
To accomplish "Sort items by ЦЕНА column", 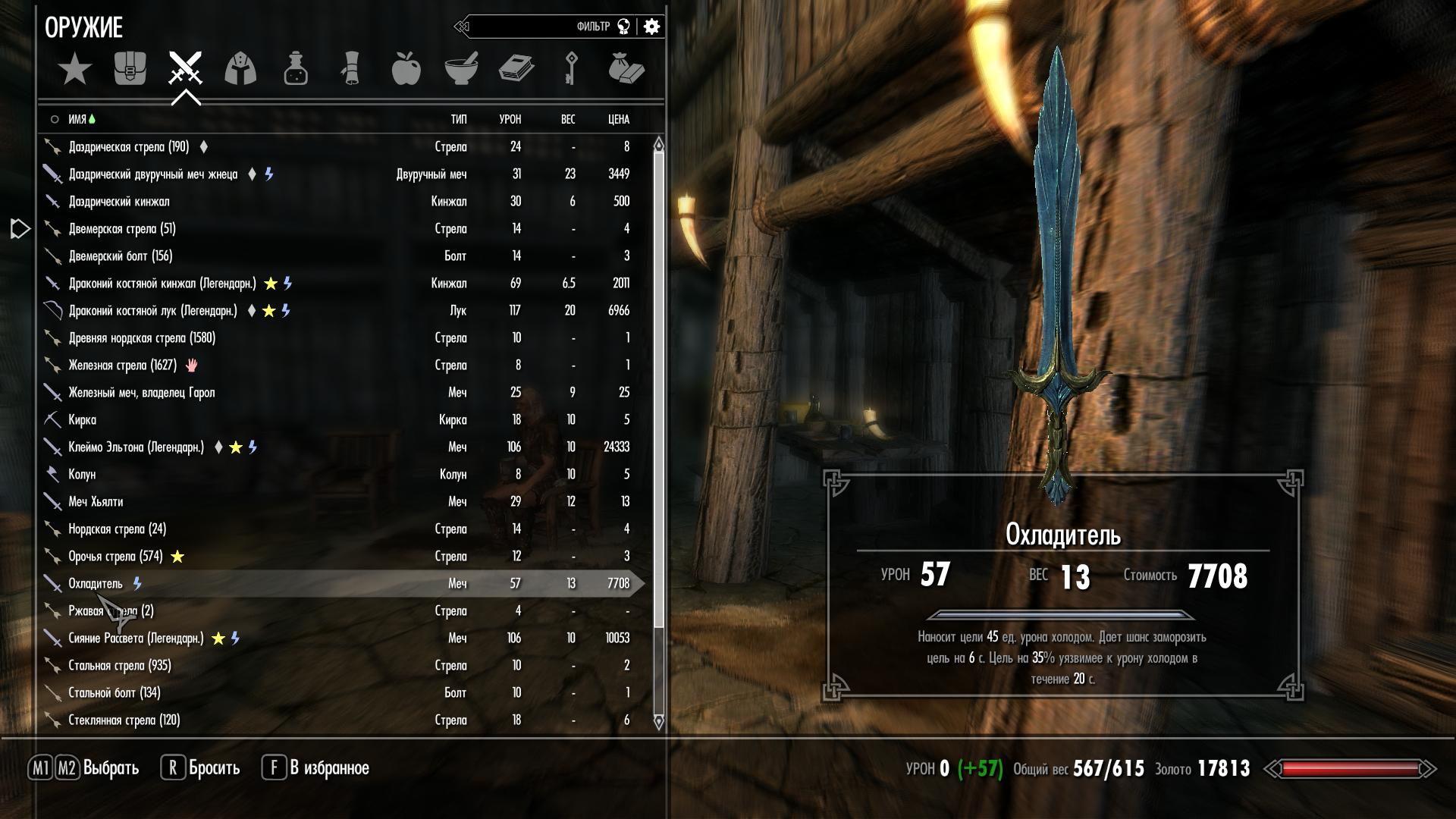I will (x=618, y=120).
